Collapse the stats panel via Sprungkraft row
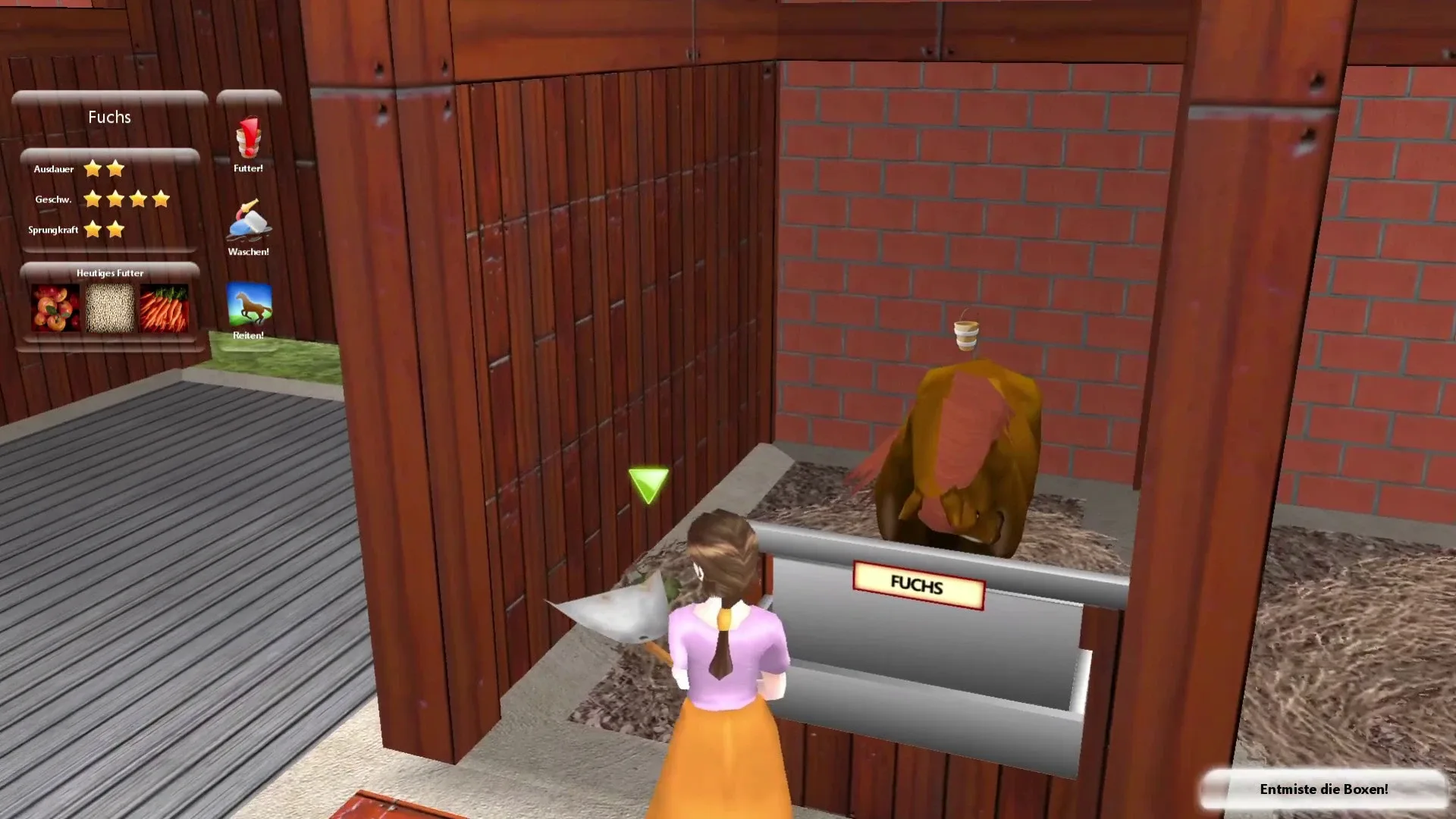The height and width of the screenshot is (819, 1456). (x=55, y=230)
